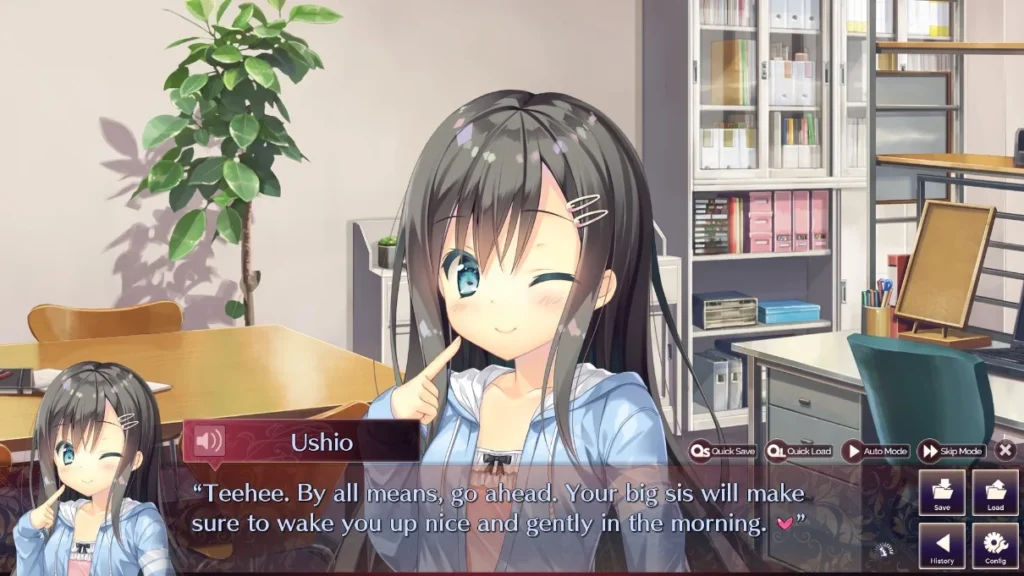Click the Quick Save button
Image resolution: width=1024 pixels, height=576 pixels.
click(722, 451)
